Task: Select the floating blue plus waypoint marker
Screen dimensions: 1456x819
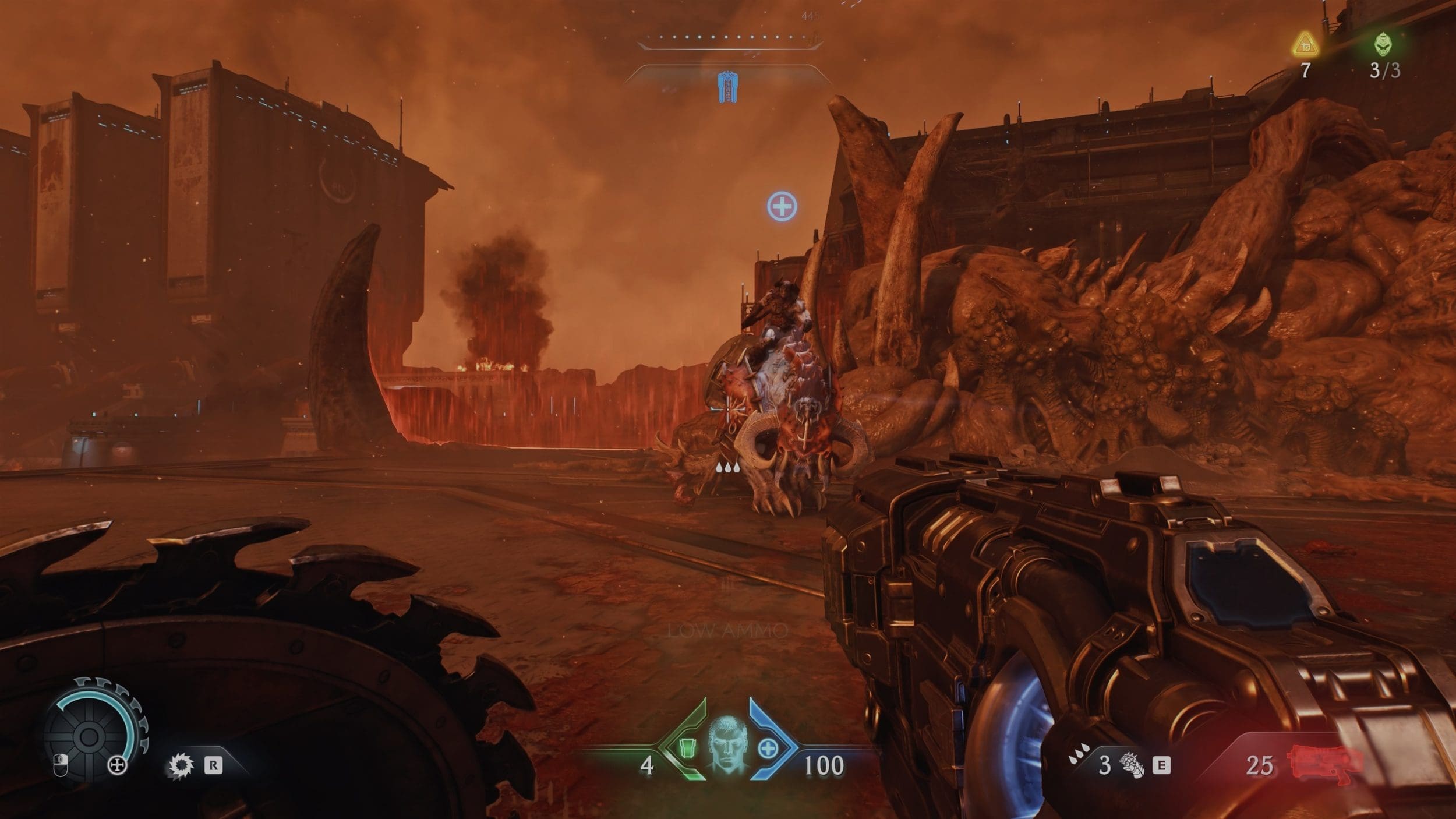Action: 782,206
